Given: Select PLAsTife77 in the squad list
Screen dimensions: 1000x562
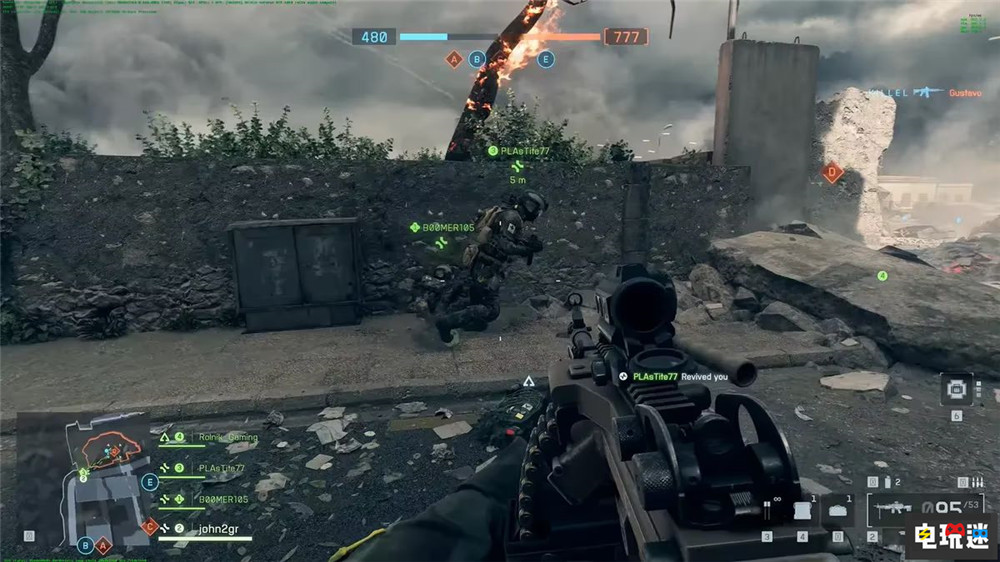Looking at the screenshot, I should pyautogui.click(x=222, y=468).
